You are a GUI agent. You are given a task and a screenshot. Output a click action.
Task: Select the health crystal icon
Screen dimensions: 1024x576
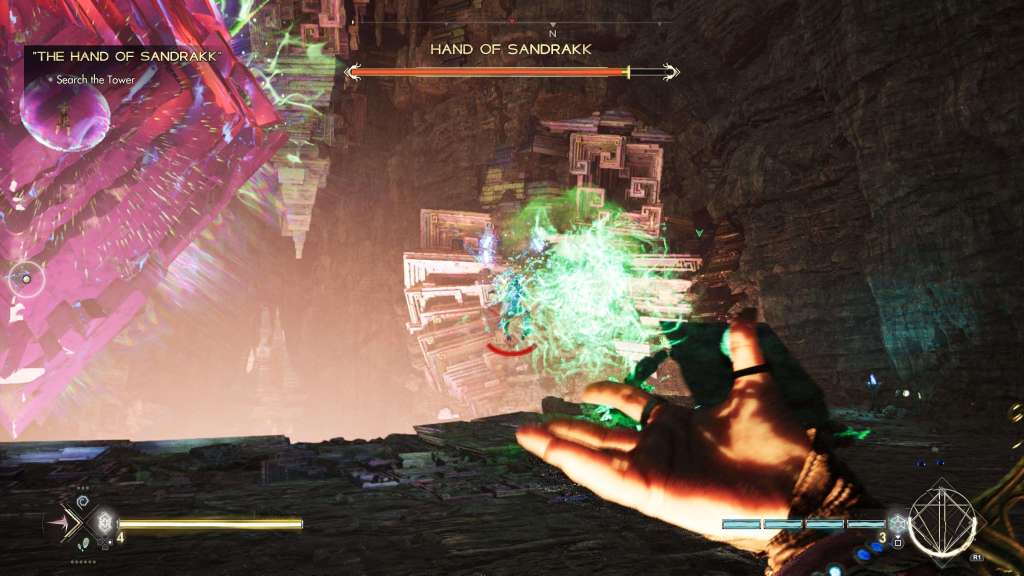coord(104,522)
